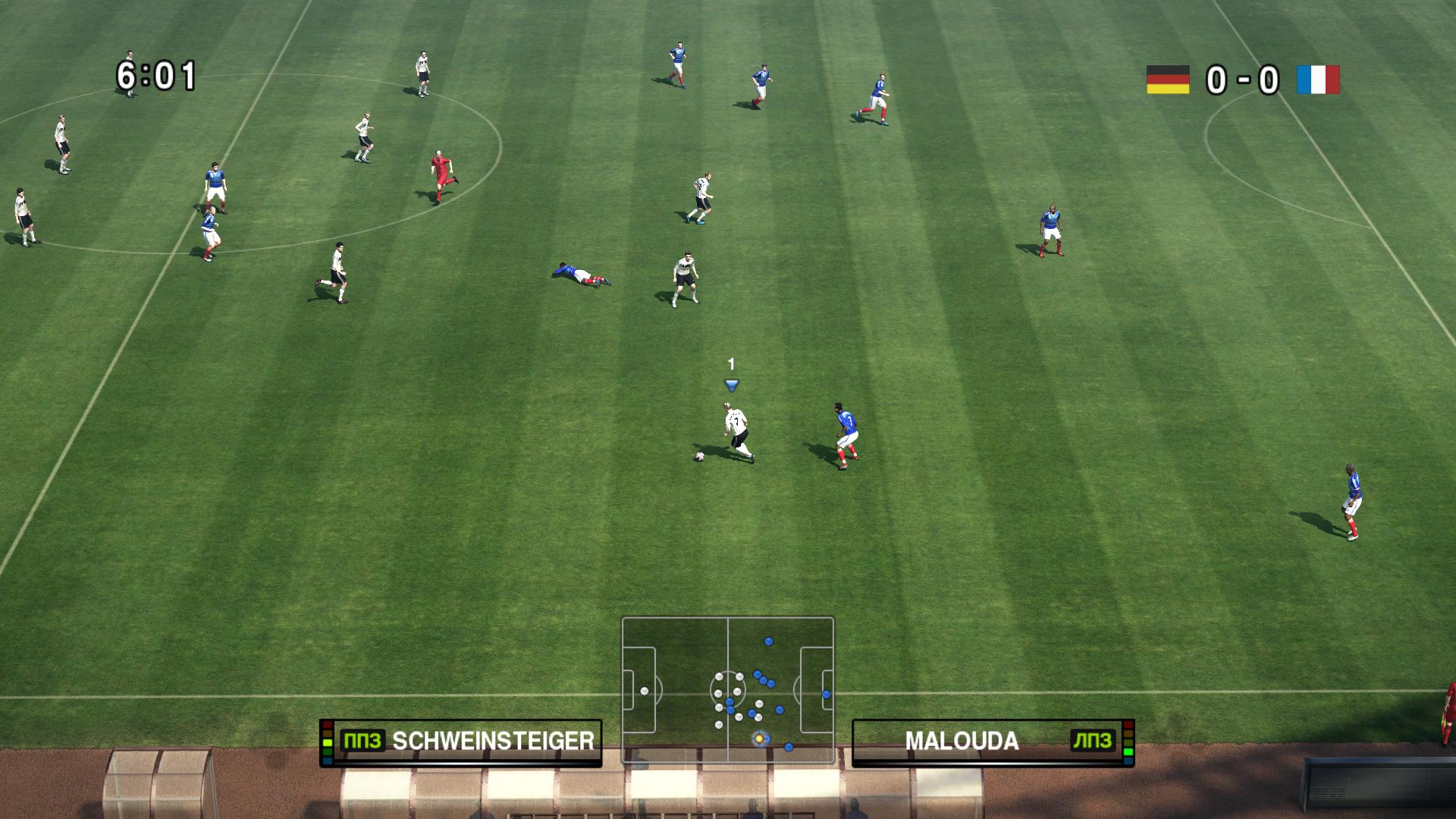Image resolution: width=1456 pixels, height=819 pixels.
Task: Select the Malouda player name panel
Action: 993,741
